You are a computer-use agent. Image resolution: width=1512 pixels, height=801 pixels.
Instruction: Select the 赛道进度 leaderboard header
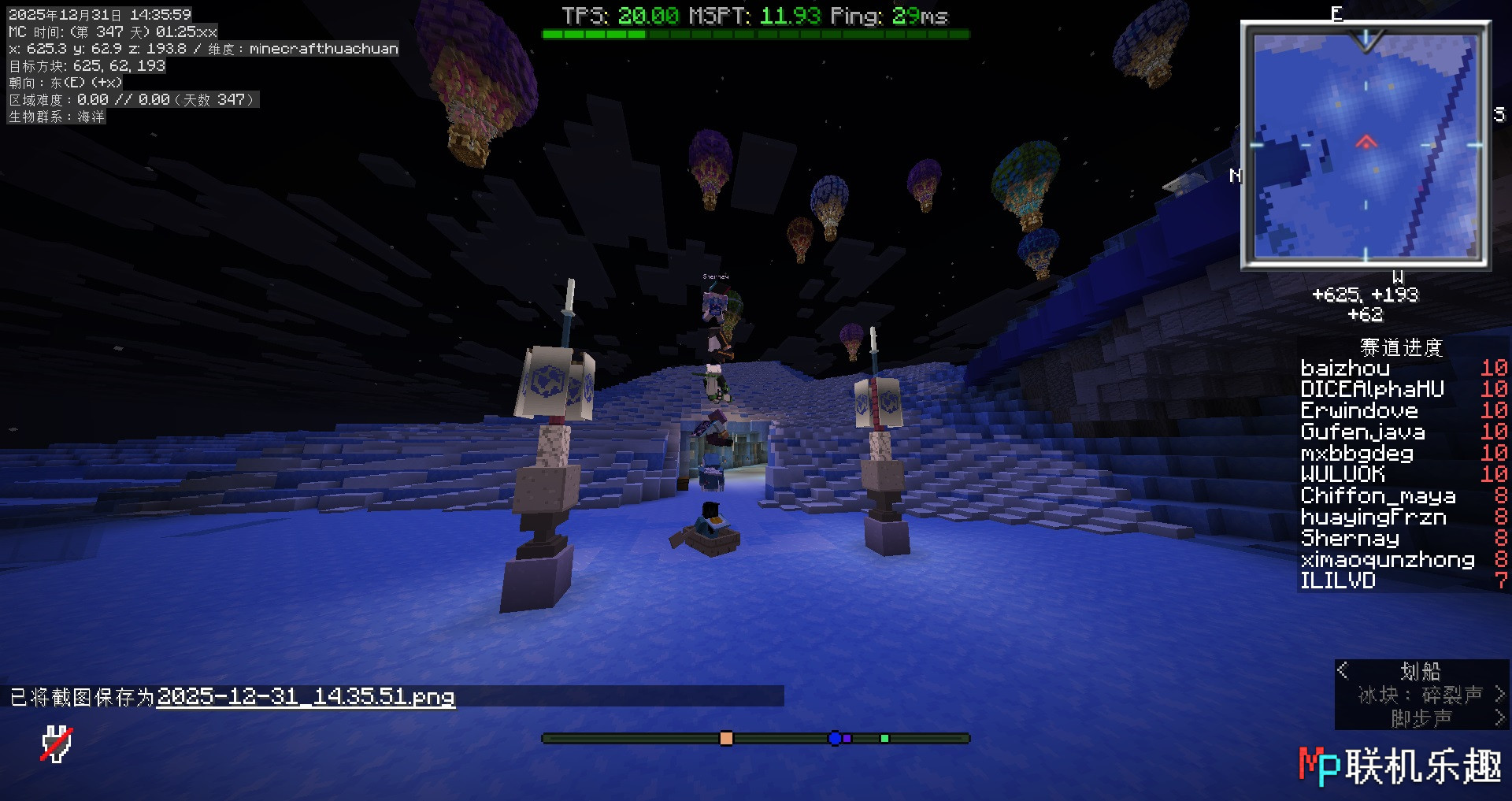[x=1401, y=347]
